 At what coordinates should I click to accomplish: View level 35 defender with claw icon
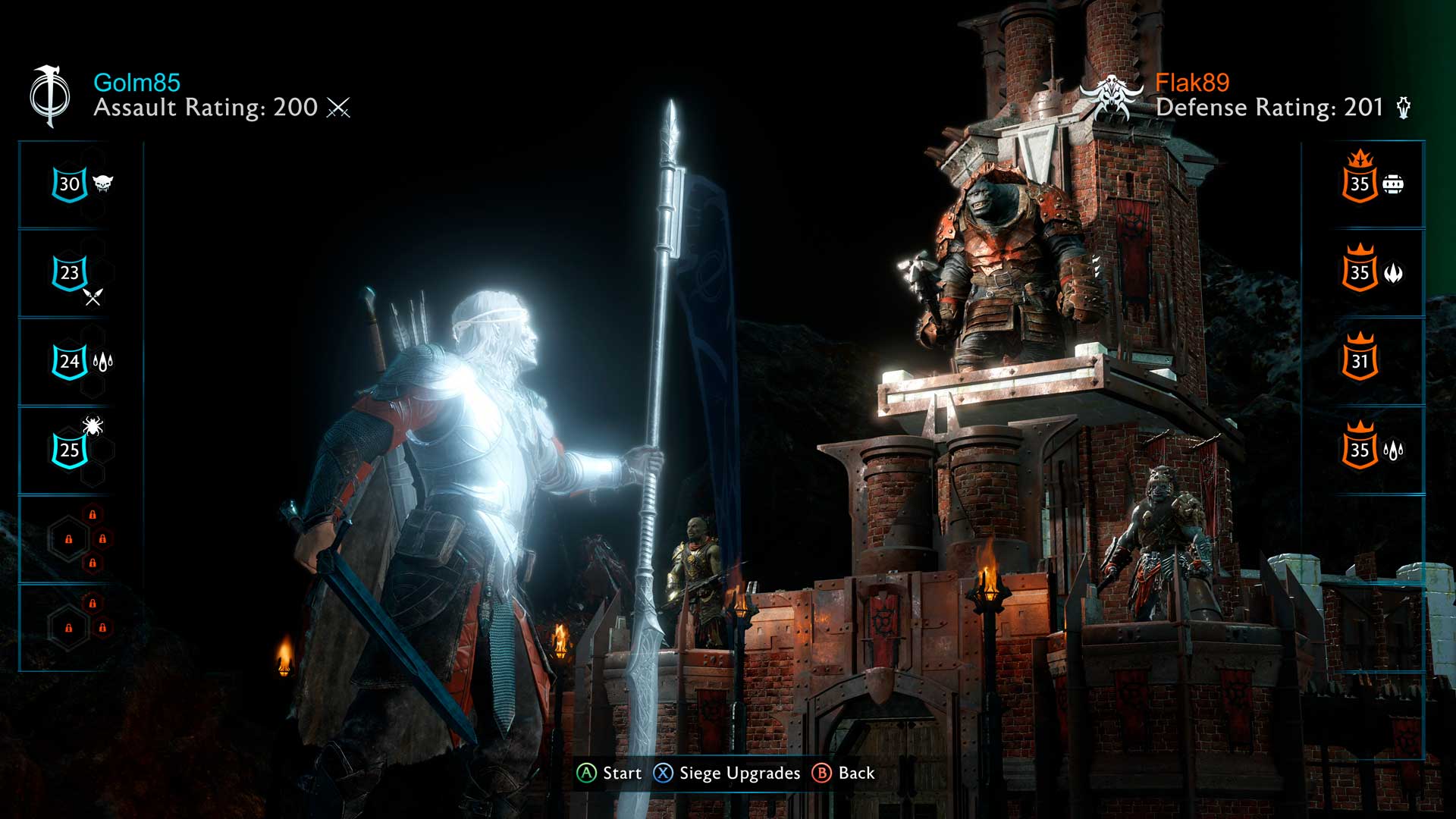coord(1360,272)
